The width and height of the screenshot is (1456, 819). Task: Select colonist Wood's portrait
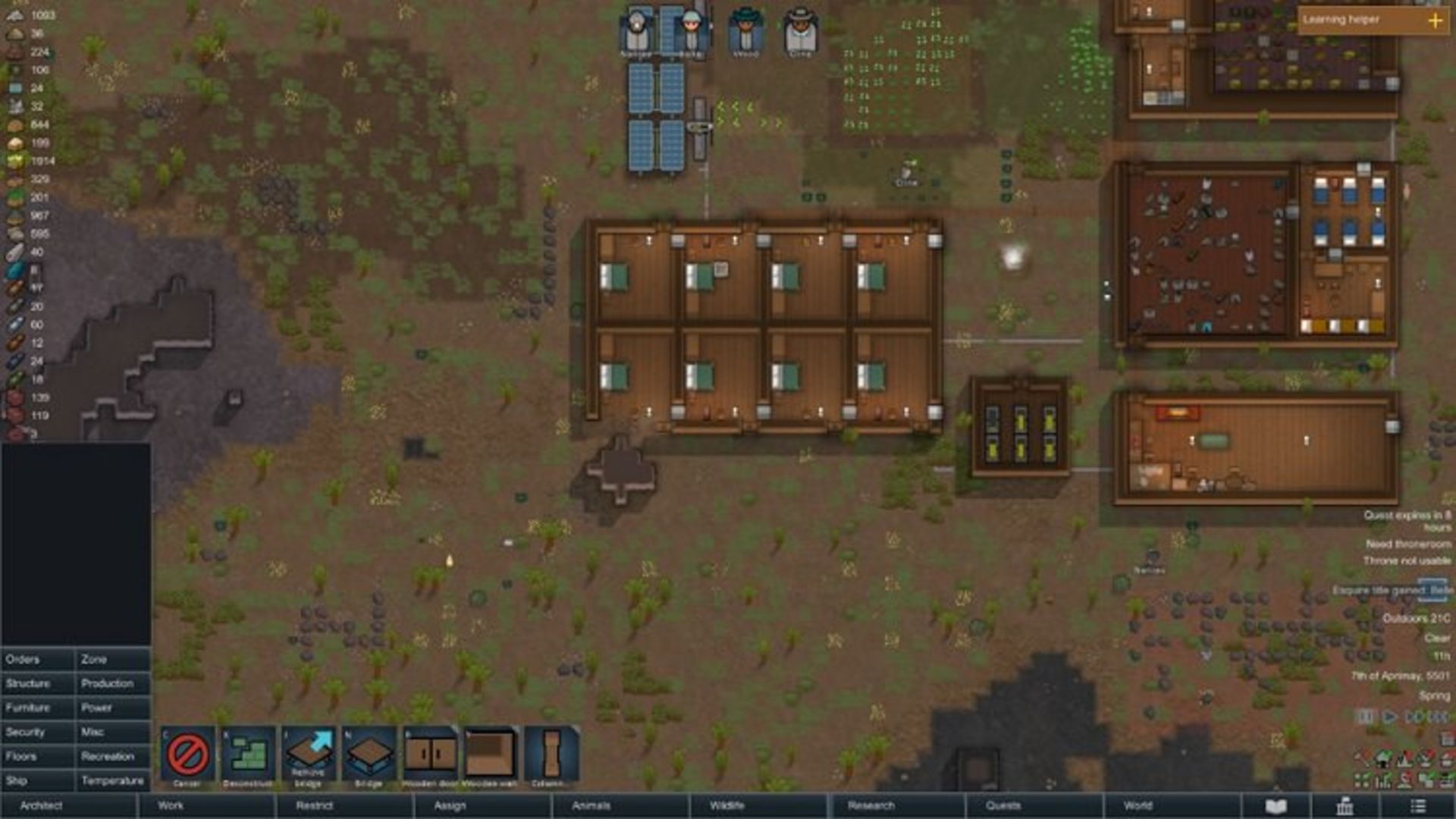745,32
